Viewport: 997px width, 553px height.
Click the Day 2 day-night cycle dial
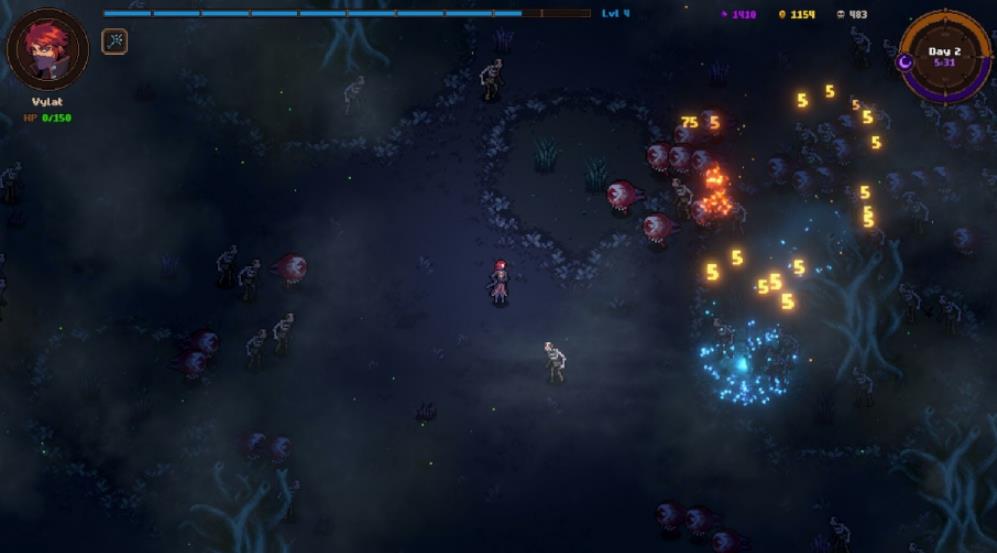(944, 55)
